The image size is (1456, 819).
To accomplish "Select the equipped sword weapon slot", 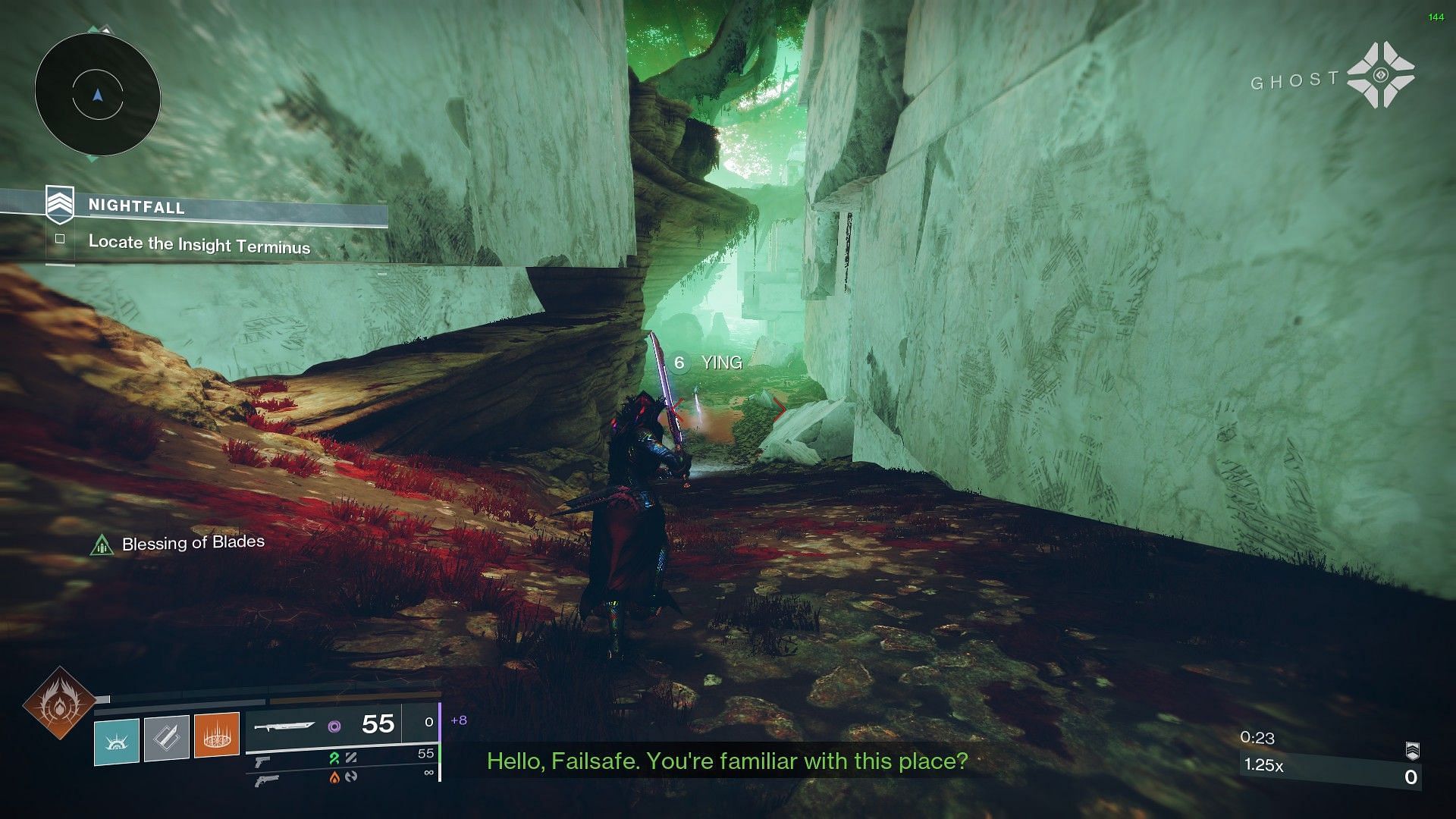I will (x=285, y=726).
